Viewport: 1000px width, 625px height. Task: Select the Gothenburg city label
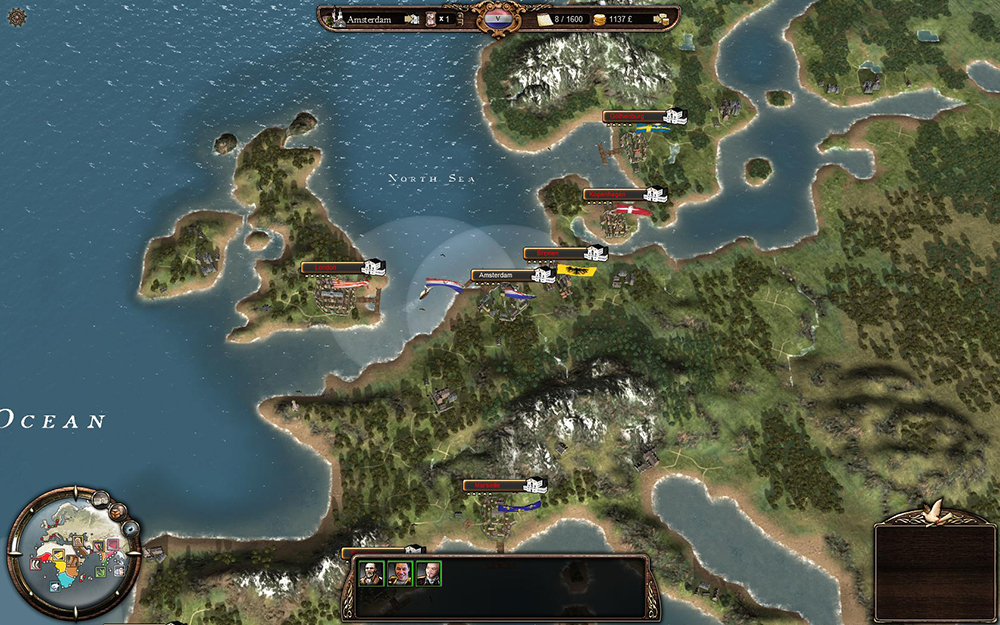[637, 116]
